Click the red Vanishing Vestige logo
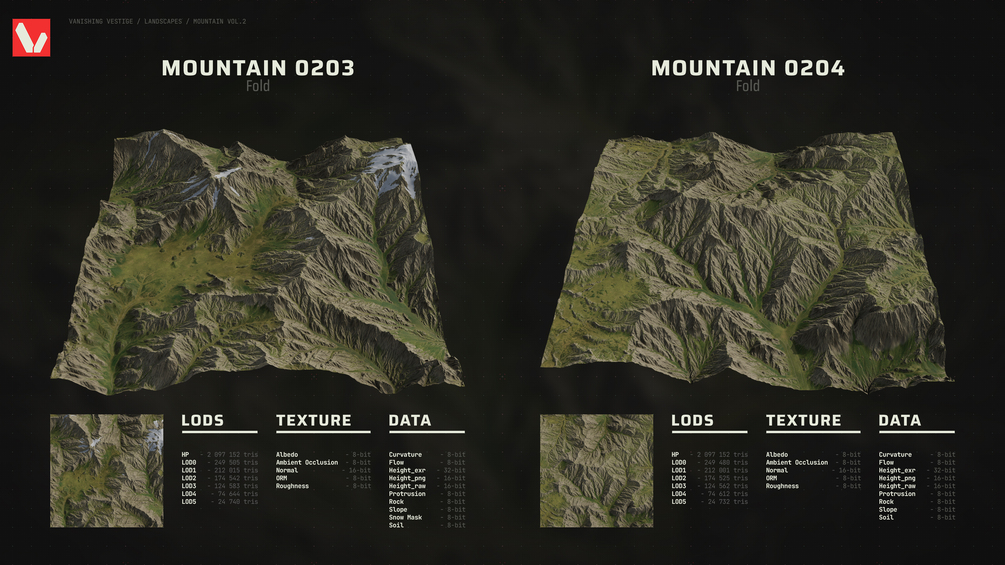This screenshot has width=1005, height=565. point(31,38)
